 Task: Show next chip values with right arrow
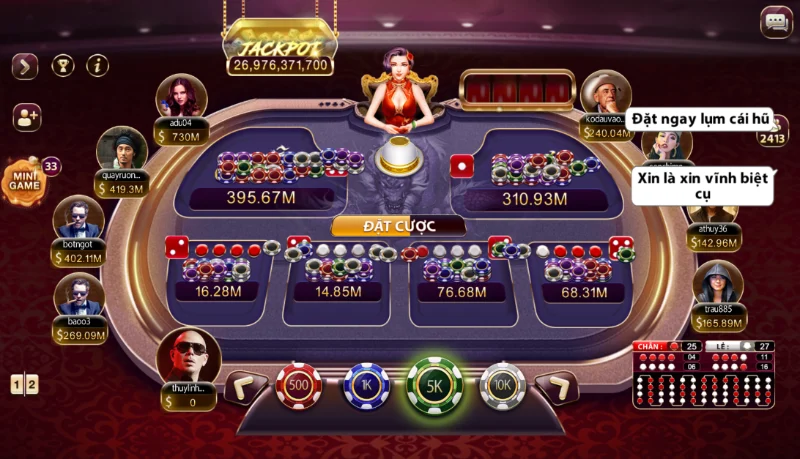click(556, 386)
